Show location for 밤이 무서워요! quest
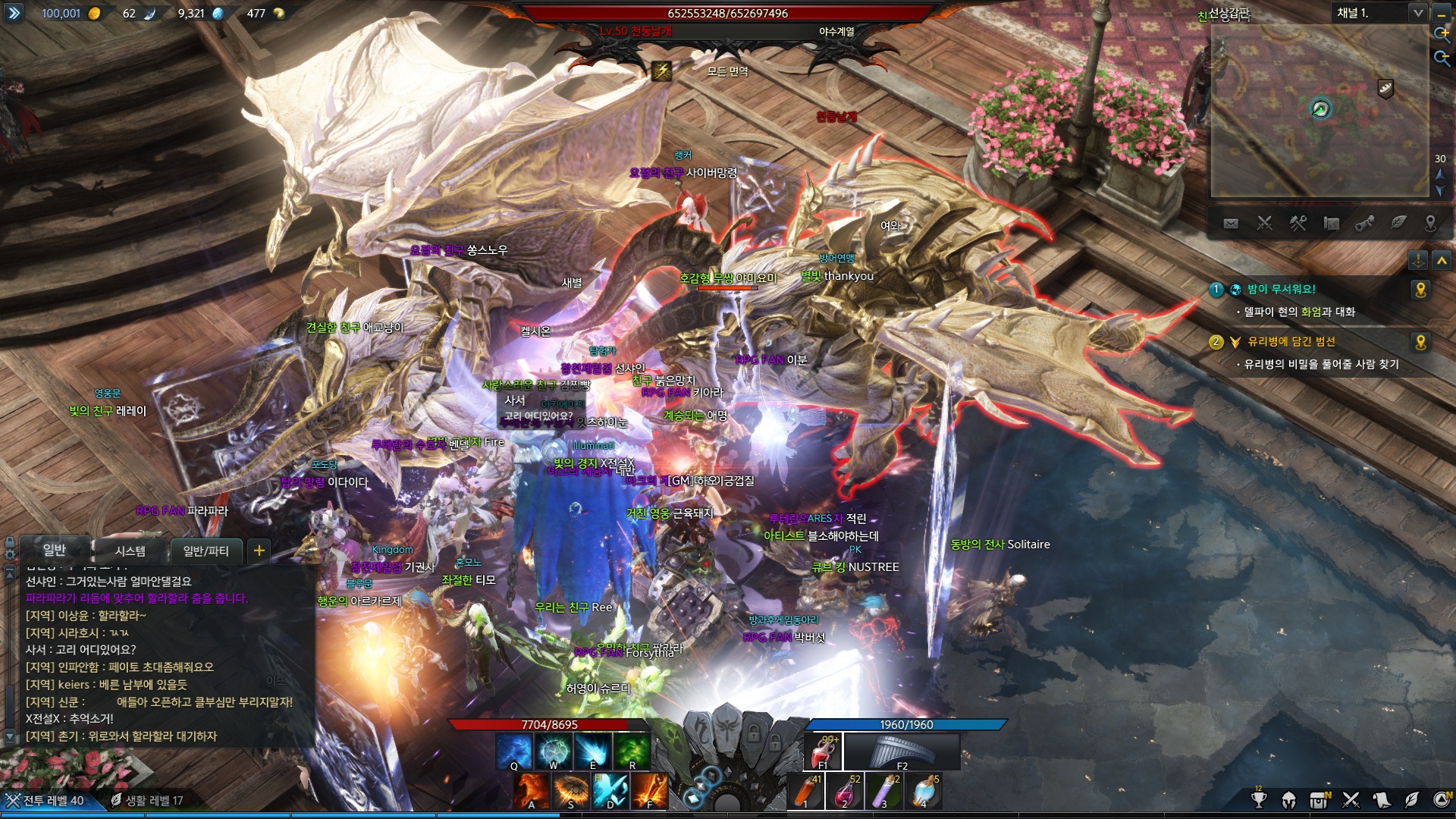 [x=1420, y=290]
